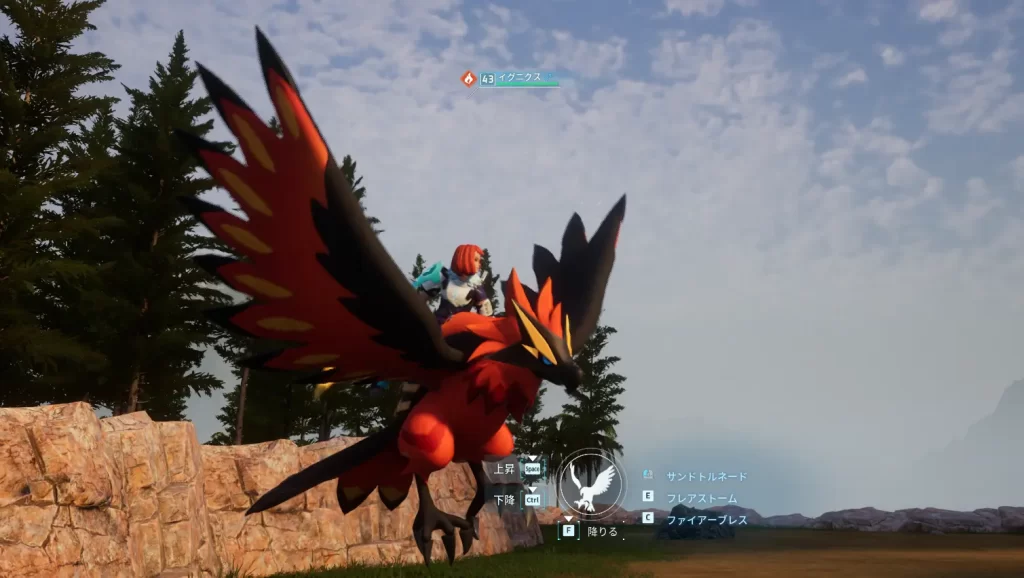Screen dimensions: 1024x578
Task: Click the fire element icon beside イグニクス
Action: click(x=468, y=78)
